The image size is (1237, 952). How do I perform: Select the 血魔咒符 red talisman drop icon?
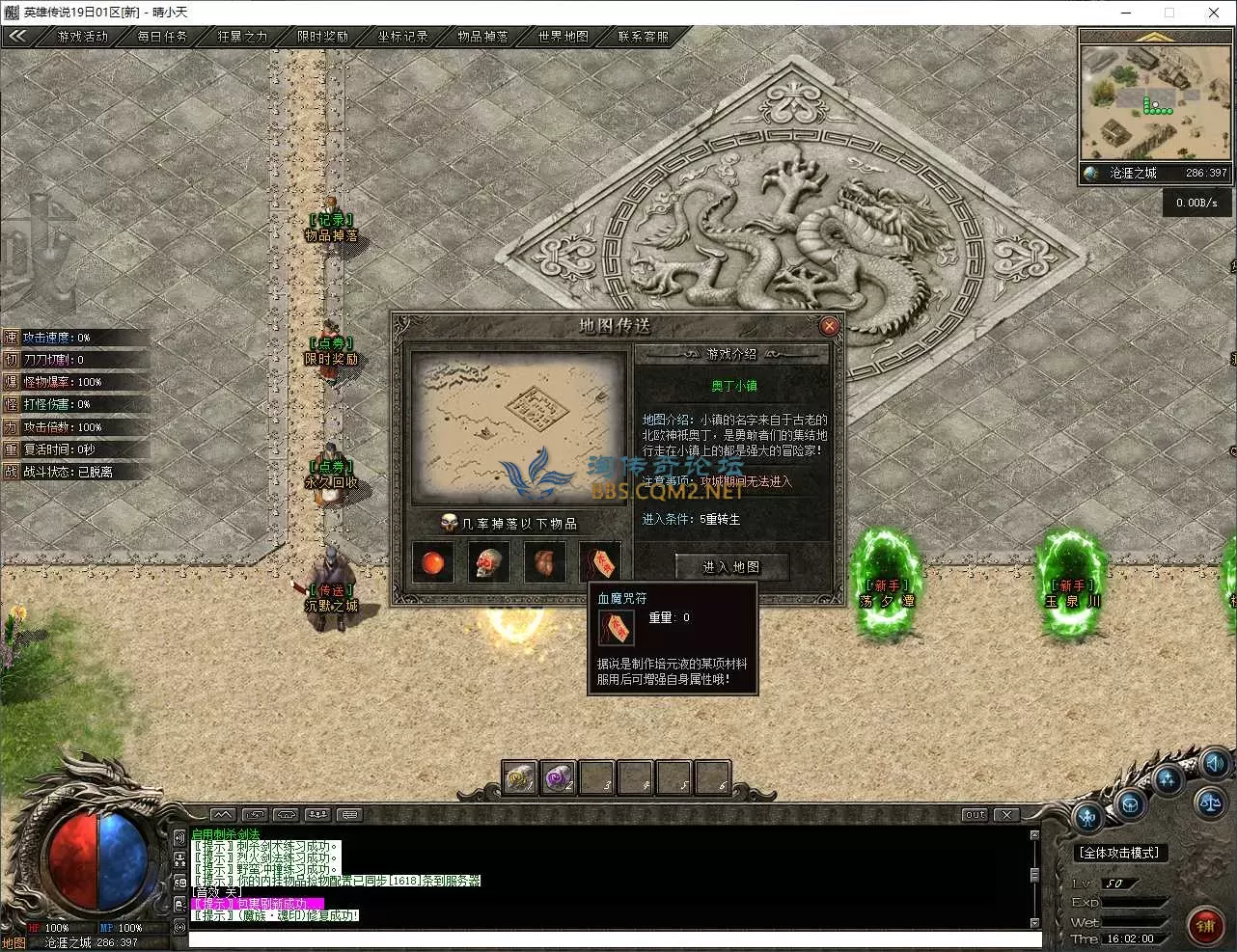pyautogui.click(x=600, y=562)
